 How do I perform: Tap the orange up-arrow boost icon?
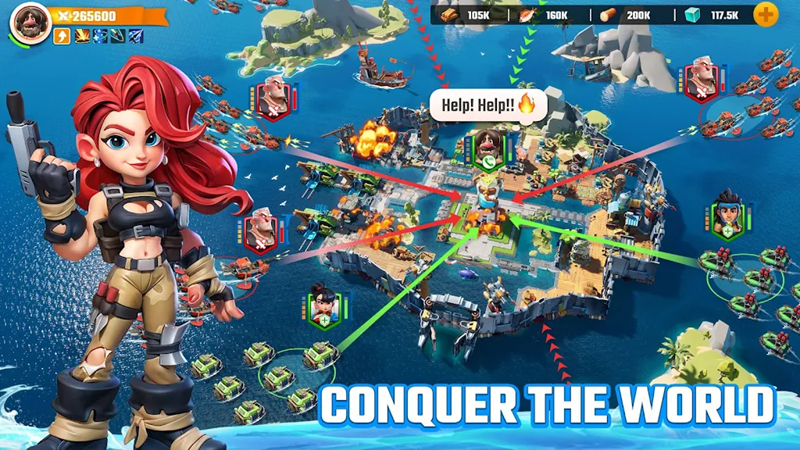coord(62,37)
